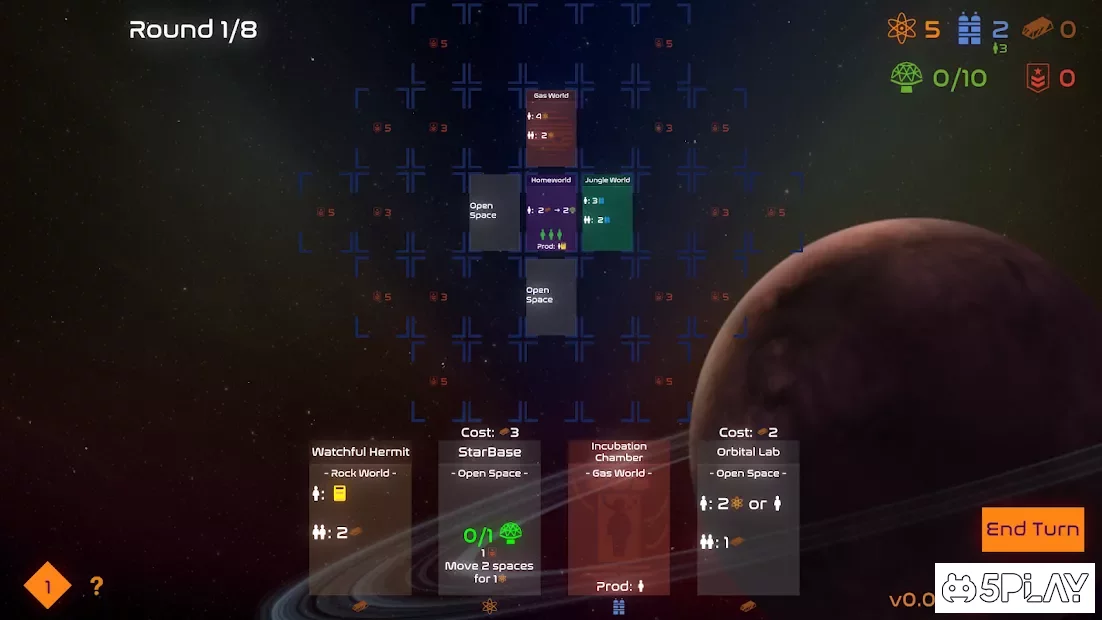Select the Orbital Lab card
The height and width of the screenshot is (620, 1102).
click(x=748, y=518)
